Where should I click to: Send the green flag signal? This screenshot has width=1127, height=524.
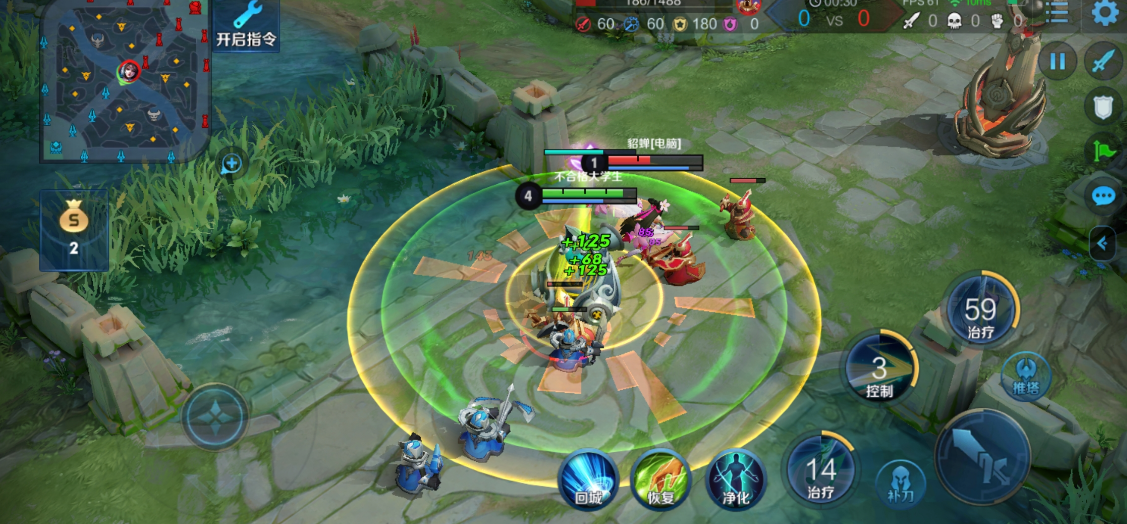[x=1103, y=151]
